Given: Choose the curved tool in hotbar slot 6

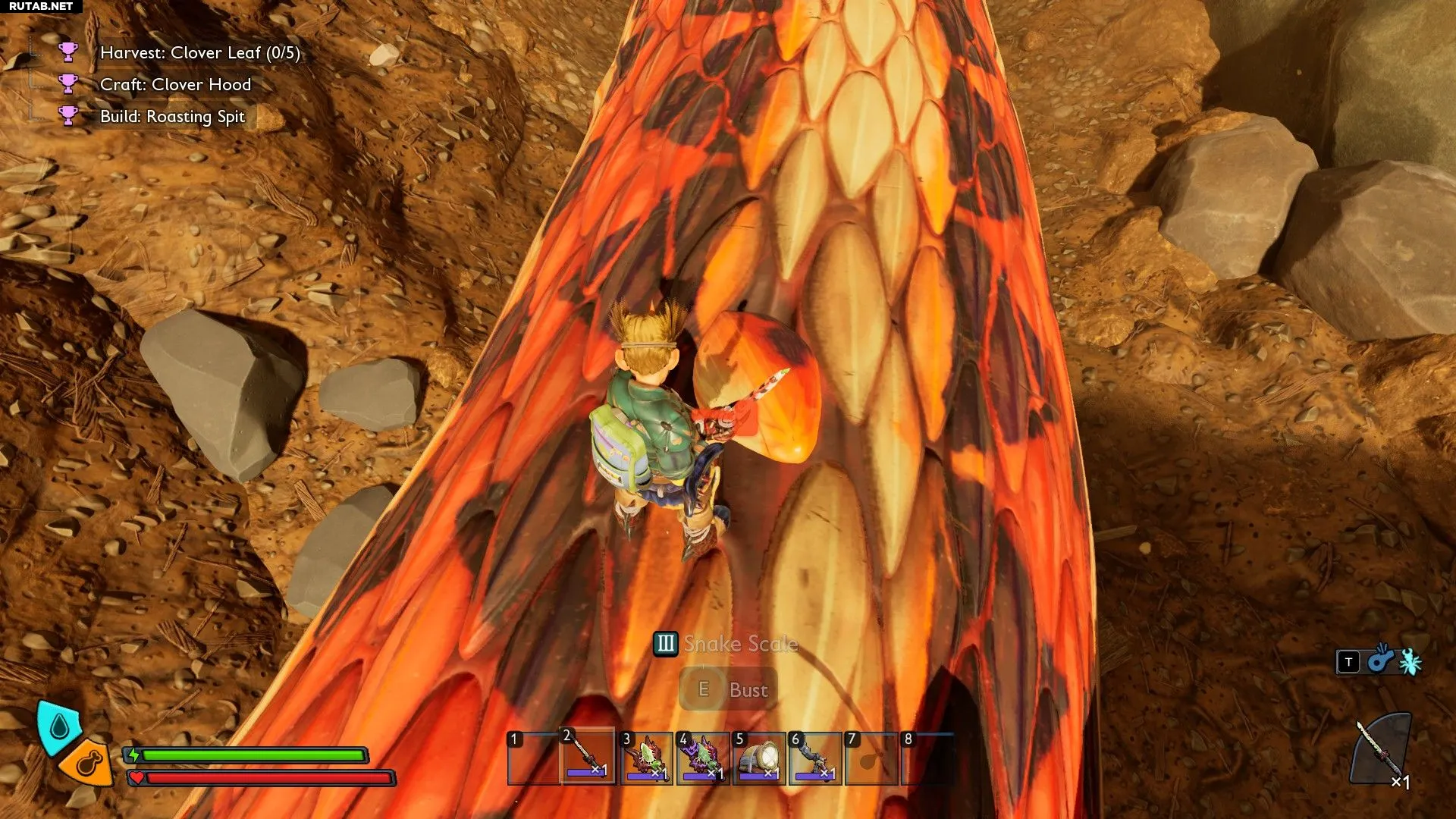Looking at the screenshot, I should tap(815, 758).
